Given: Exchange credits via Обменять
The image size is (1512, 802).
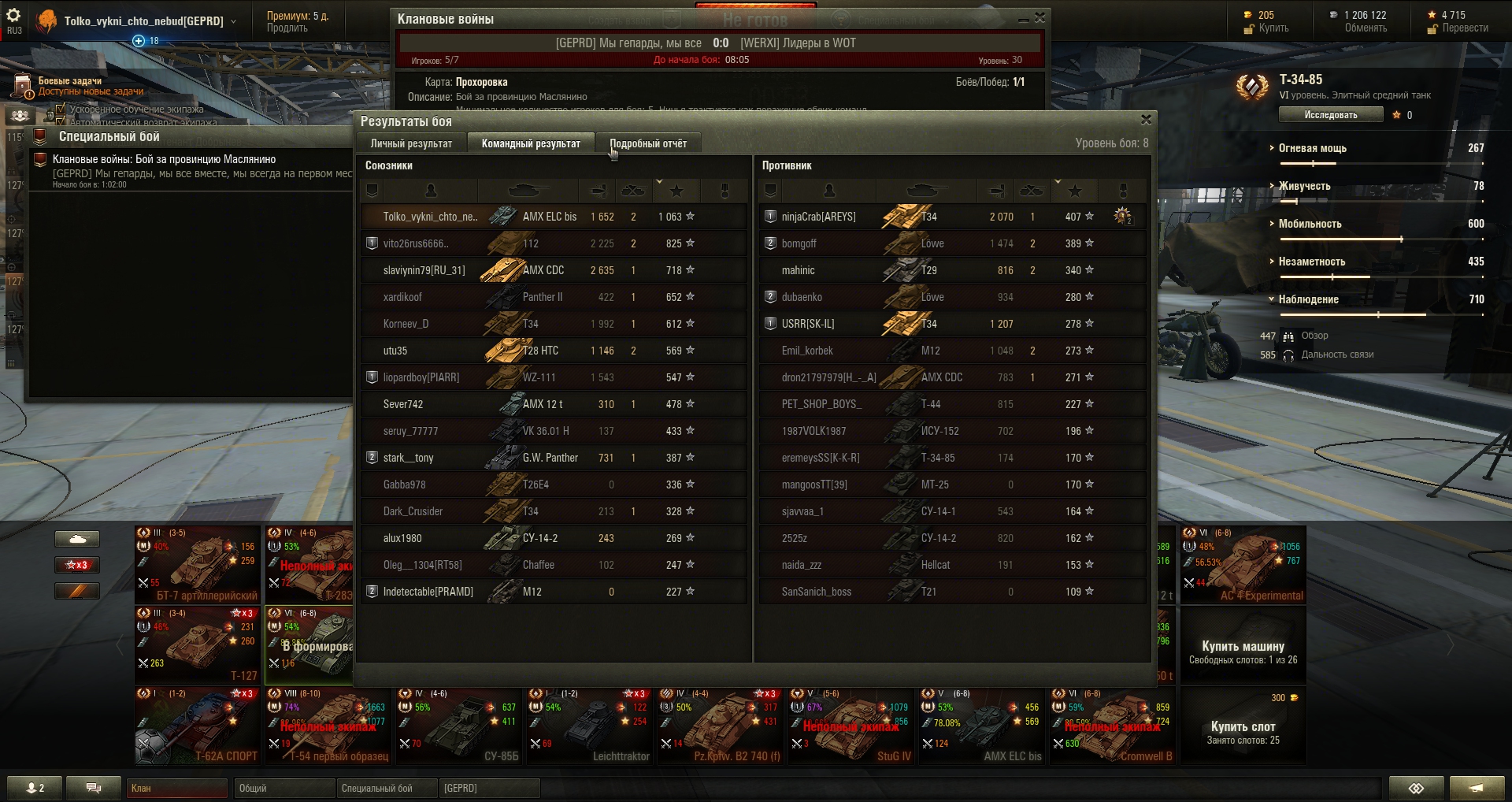Looking at the screenshot, I should [x=1366, y=28].
